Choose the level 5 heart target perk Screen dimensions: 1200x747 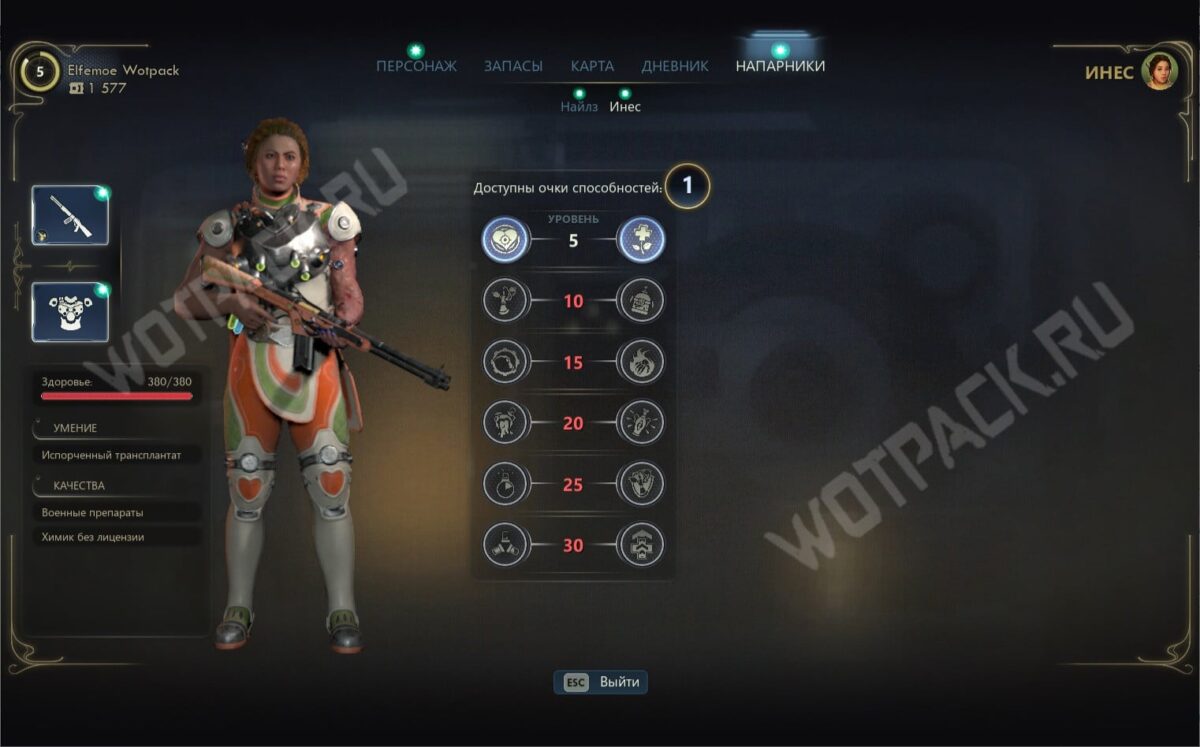505,241
